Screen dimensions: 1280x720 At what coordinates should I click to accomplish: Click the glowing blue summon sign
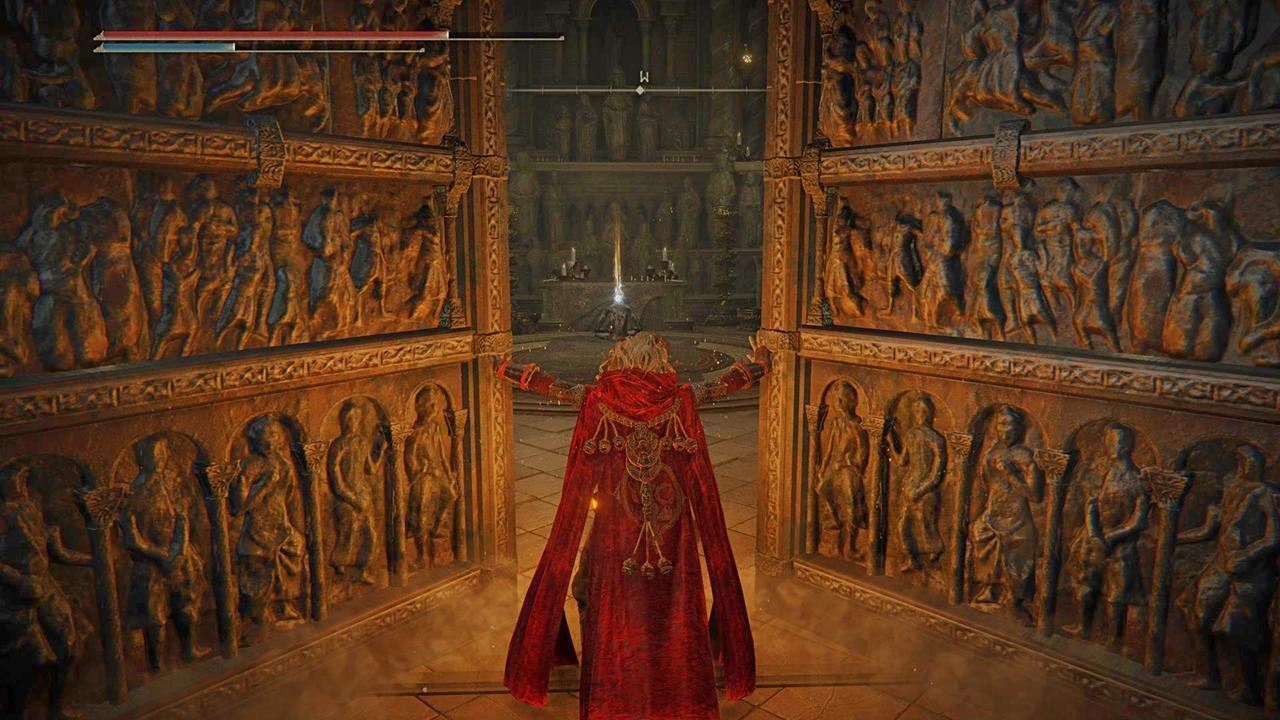pos(619,300)
